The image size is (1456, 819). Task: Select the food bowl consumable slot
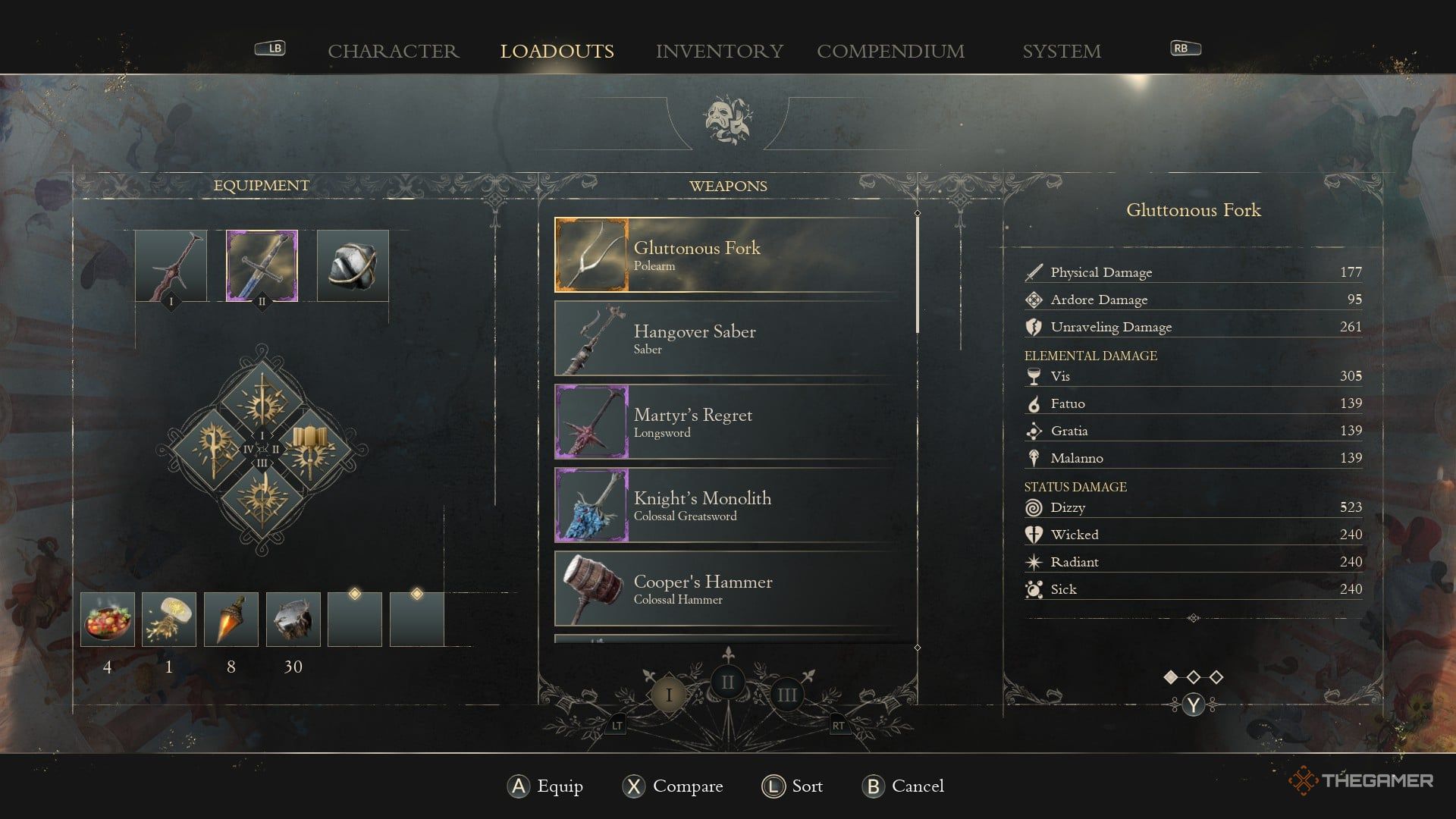tap(108, 620)
